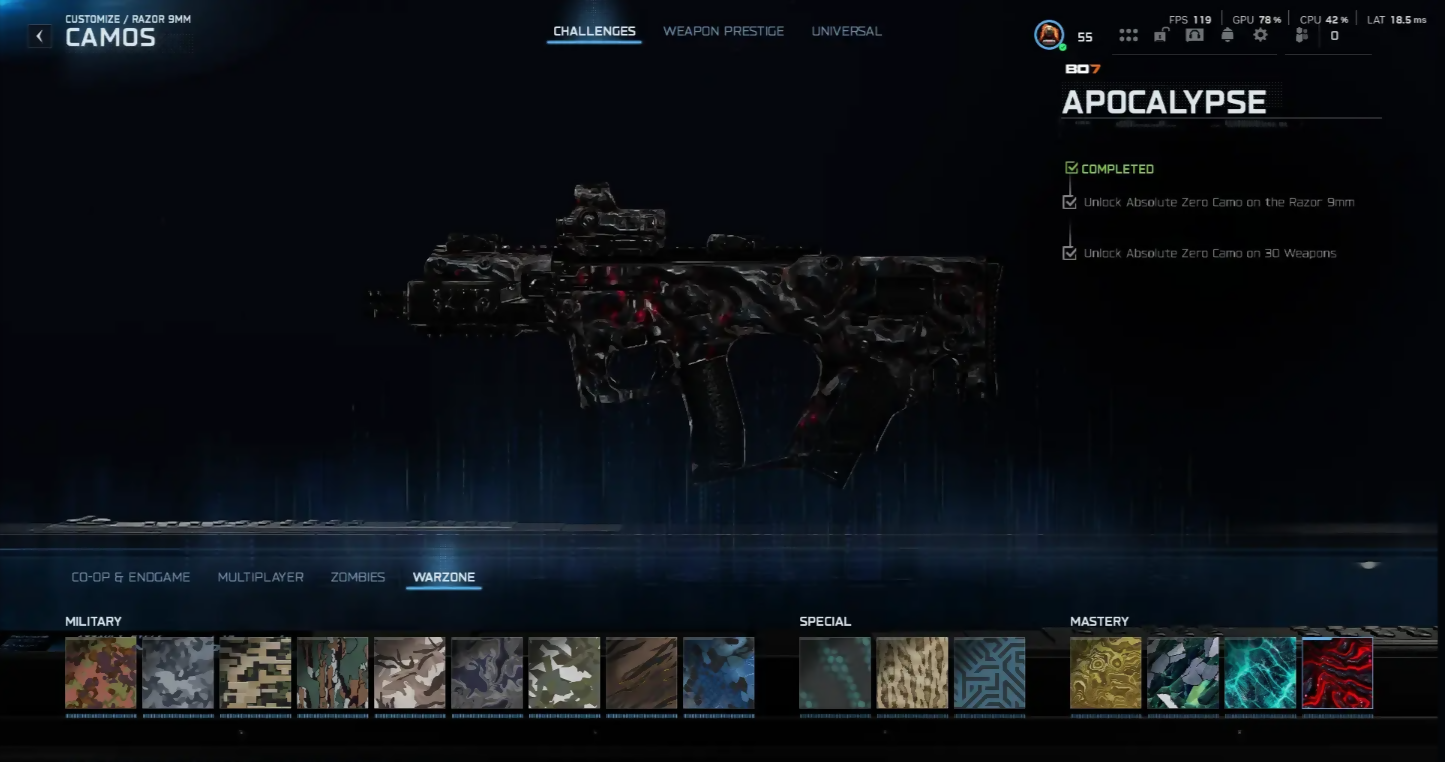Image resolution: width=1445 pixels, height=762 pixels.
Task: Choose the red and black Mastery camo
Action: 1337,673
